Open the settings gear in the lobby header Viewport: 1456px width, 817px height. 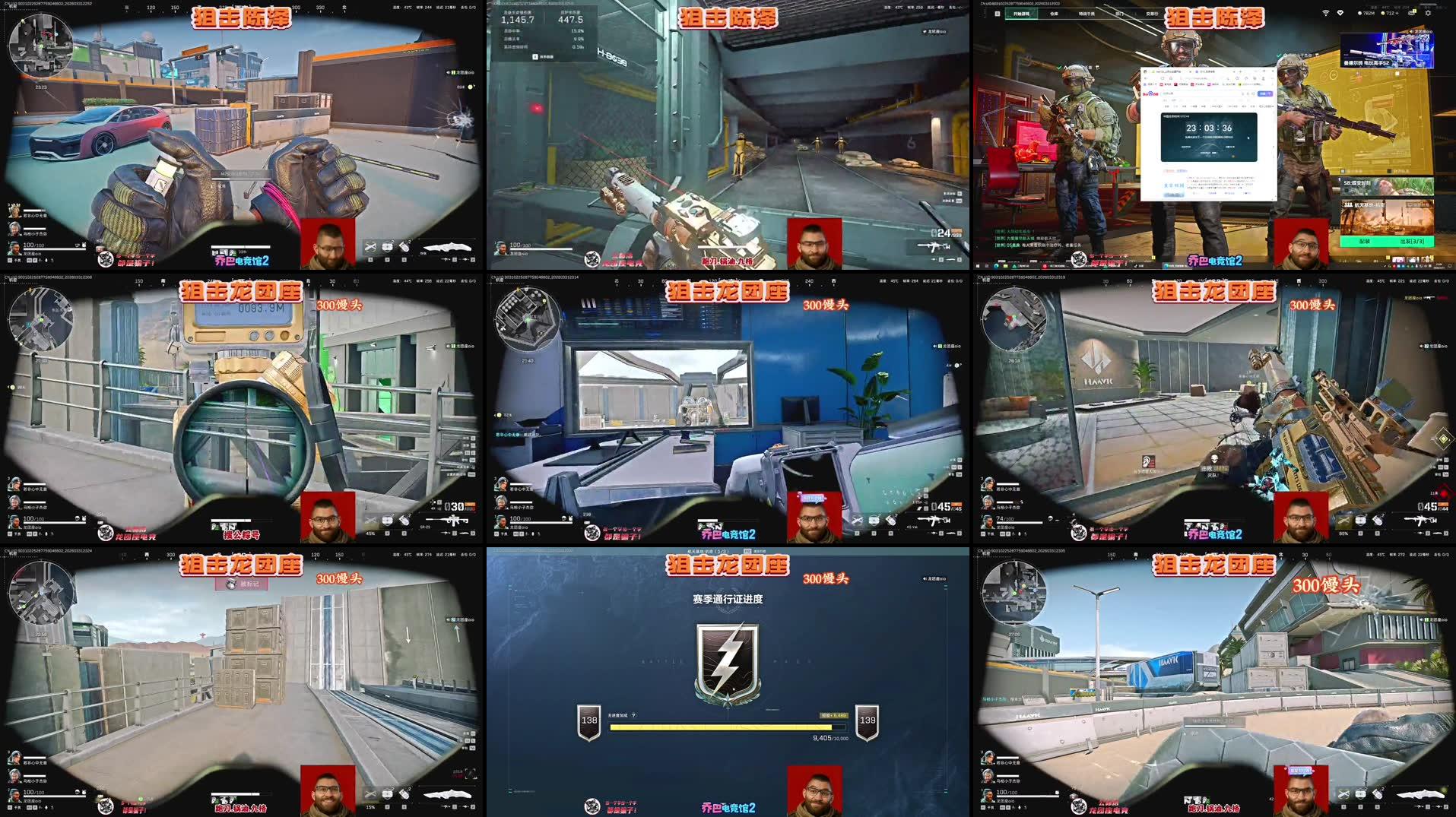pos(1428,12)
